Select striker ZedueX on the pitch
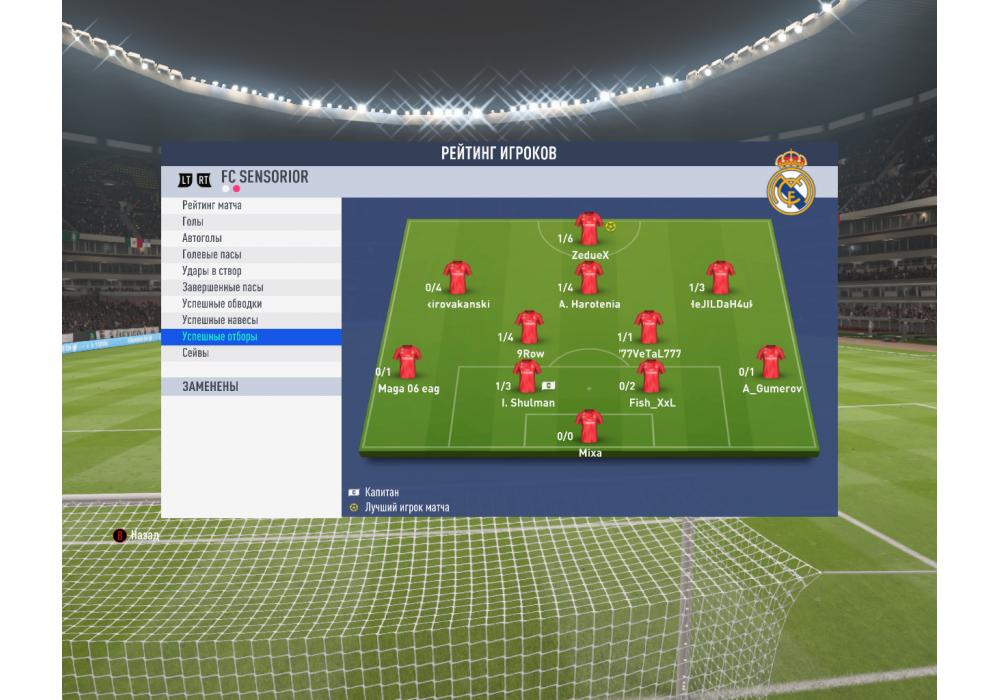 [589, 229]
